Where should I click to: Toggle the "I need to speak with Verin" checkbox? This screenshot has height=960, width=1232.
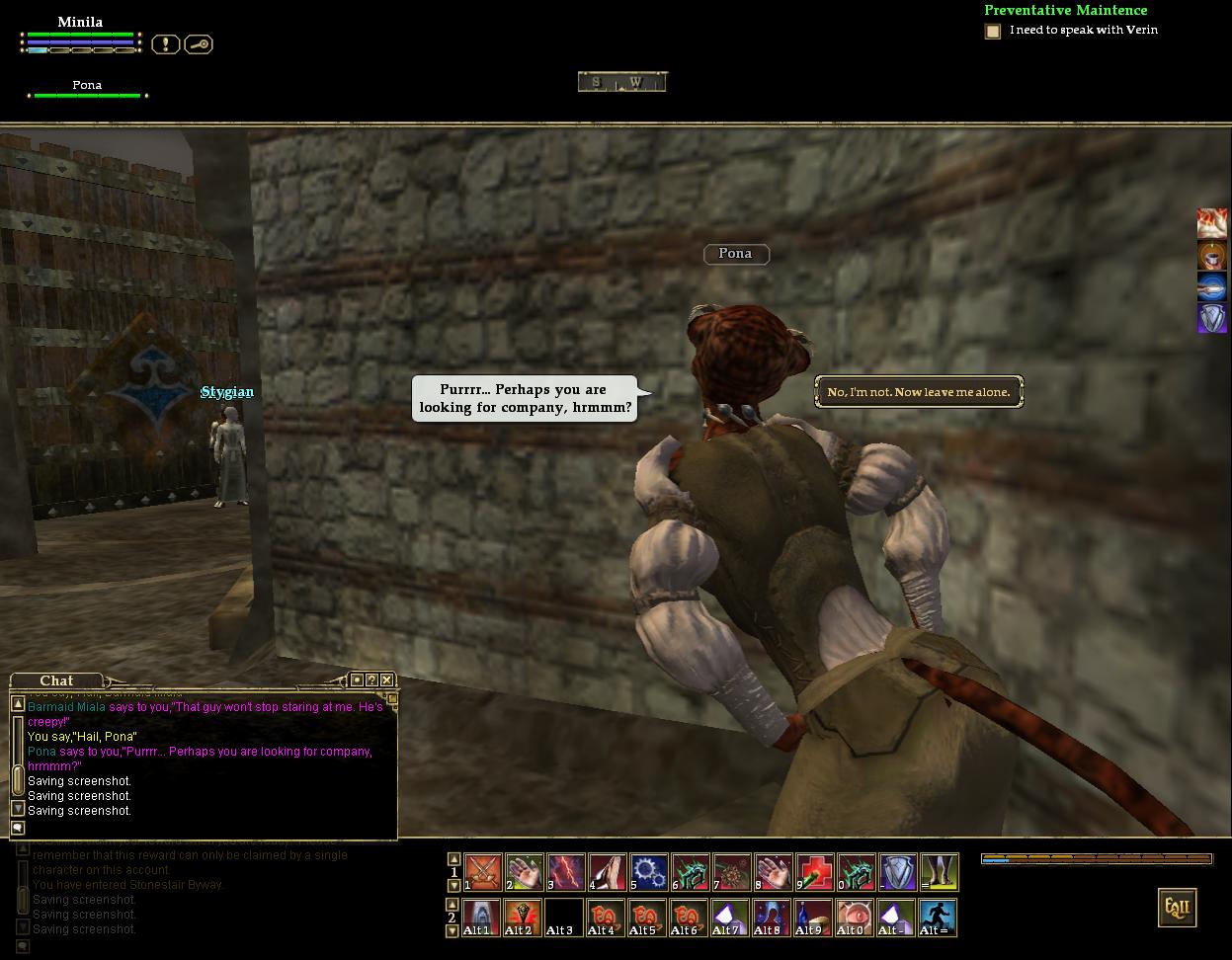click(993, 32)
